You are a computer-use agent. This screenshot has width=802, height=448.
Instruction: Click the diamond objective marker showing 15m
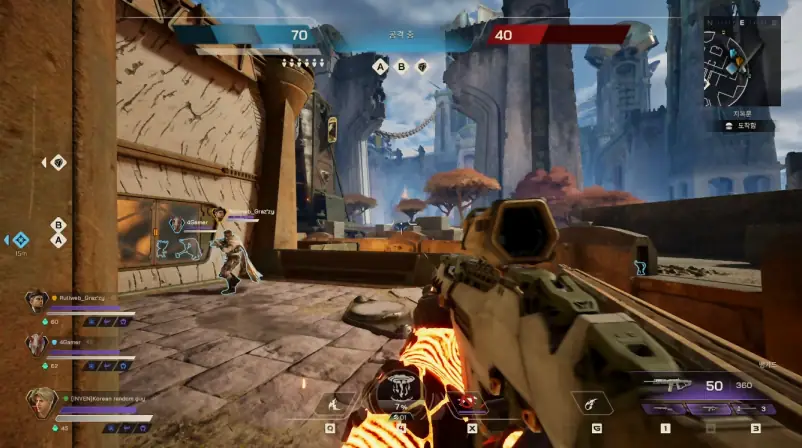[x=20, y=240]
